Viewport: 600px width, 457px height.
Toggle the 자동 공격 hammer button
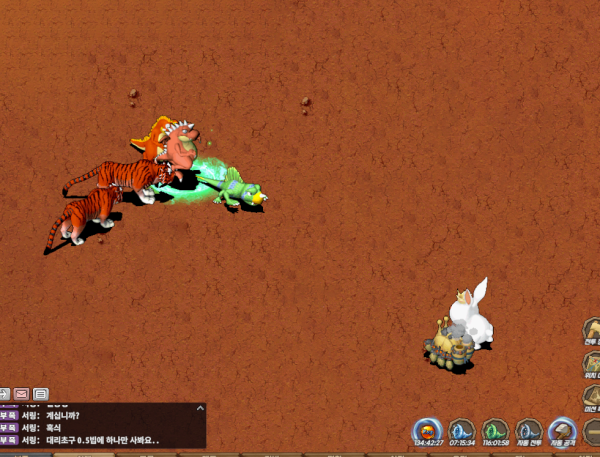pos(563,431)
